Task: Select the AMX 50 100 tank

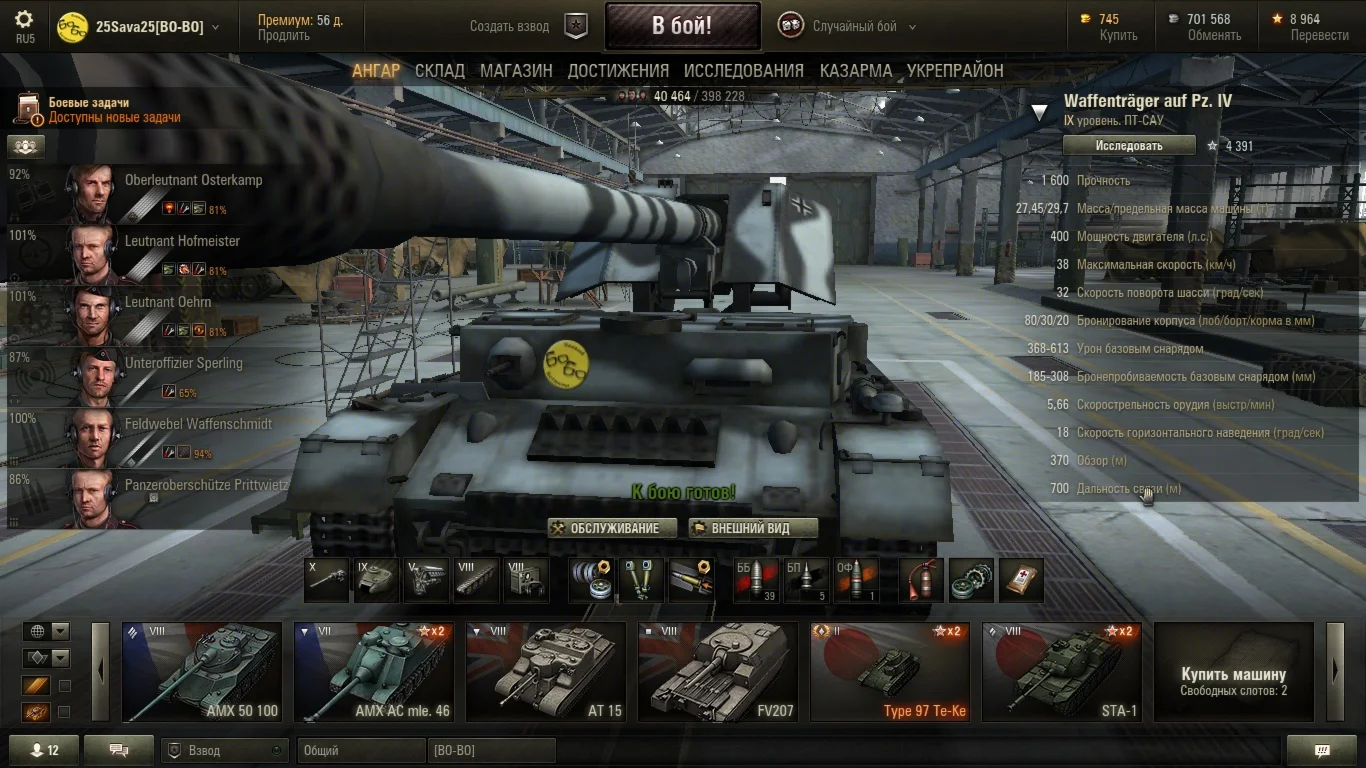Action: (202, 672)
